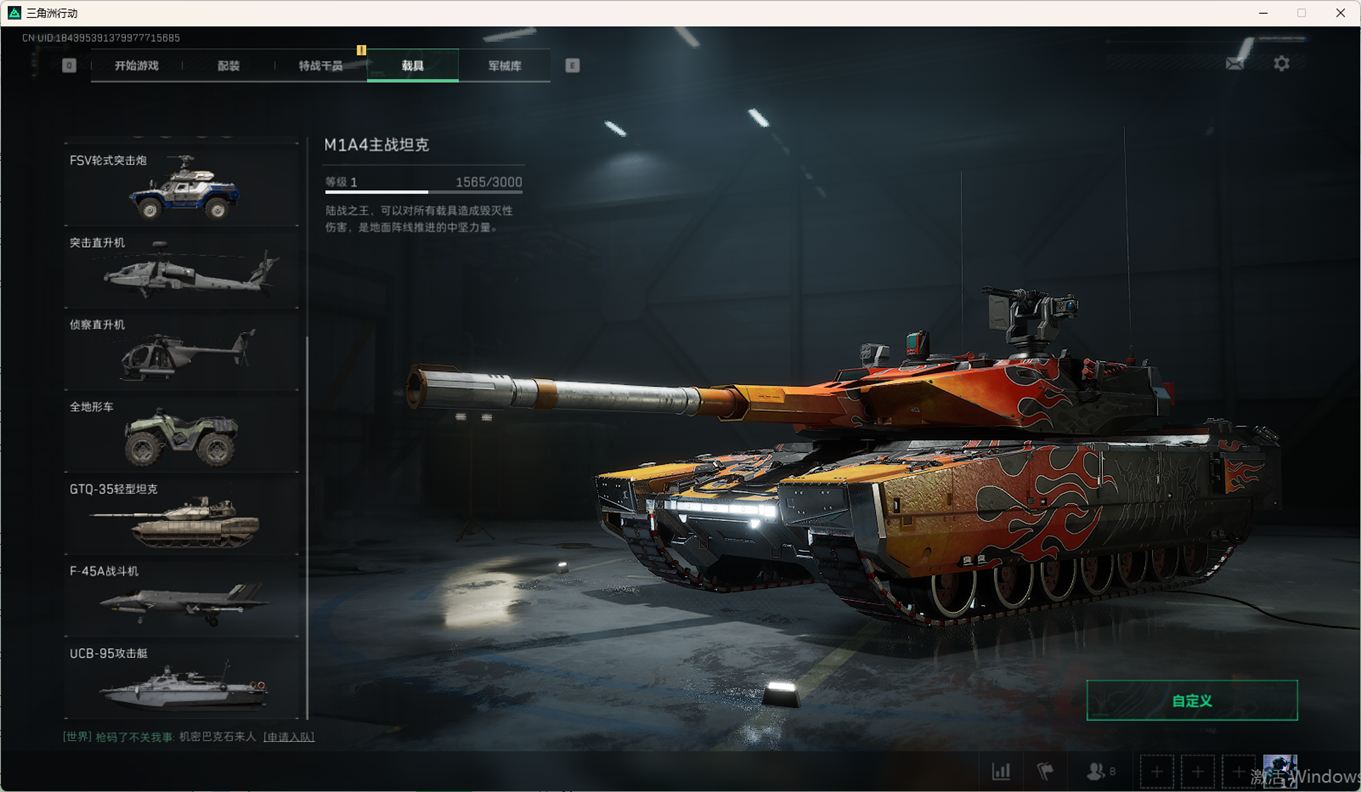Choose the 突击直升机 attack helicopter
The height and width of the screenshot is (792, 1361).
point(182,268)
